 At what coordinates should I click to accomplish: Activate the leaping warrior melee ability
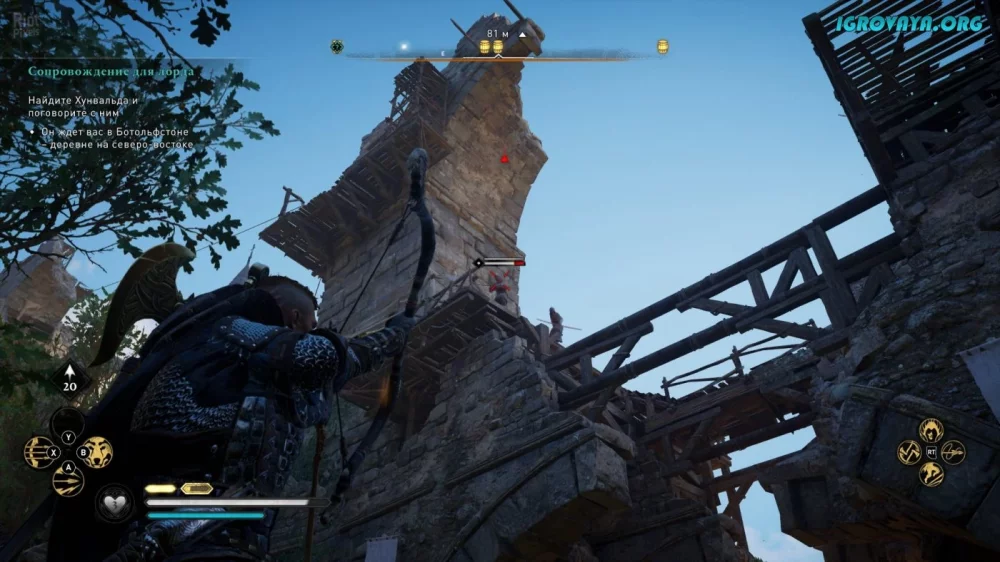(x=931, y=474)
